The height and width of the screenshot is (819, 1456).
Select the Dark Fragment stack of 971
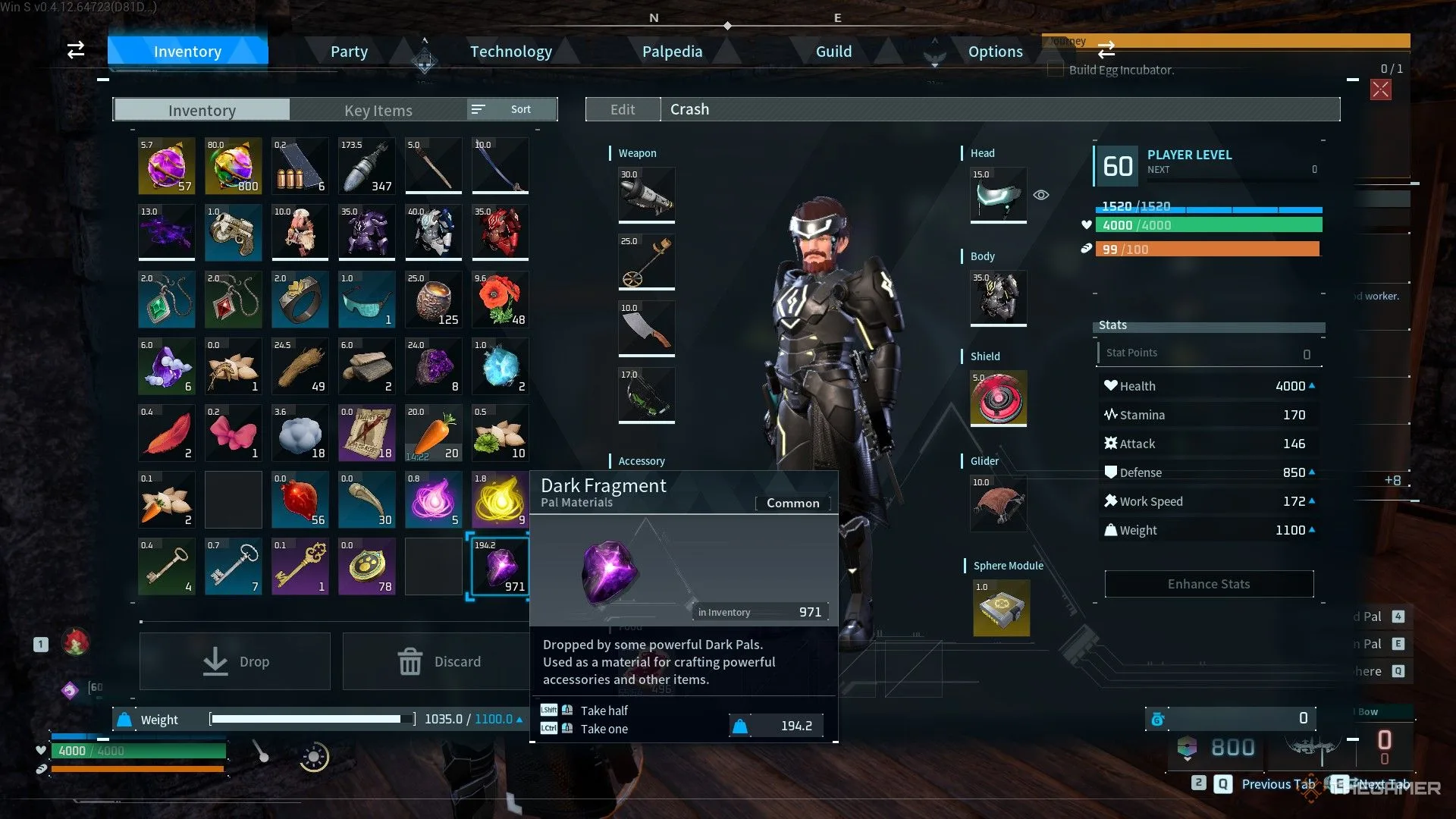click(500, 567)
